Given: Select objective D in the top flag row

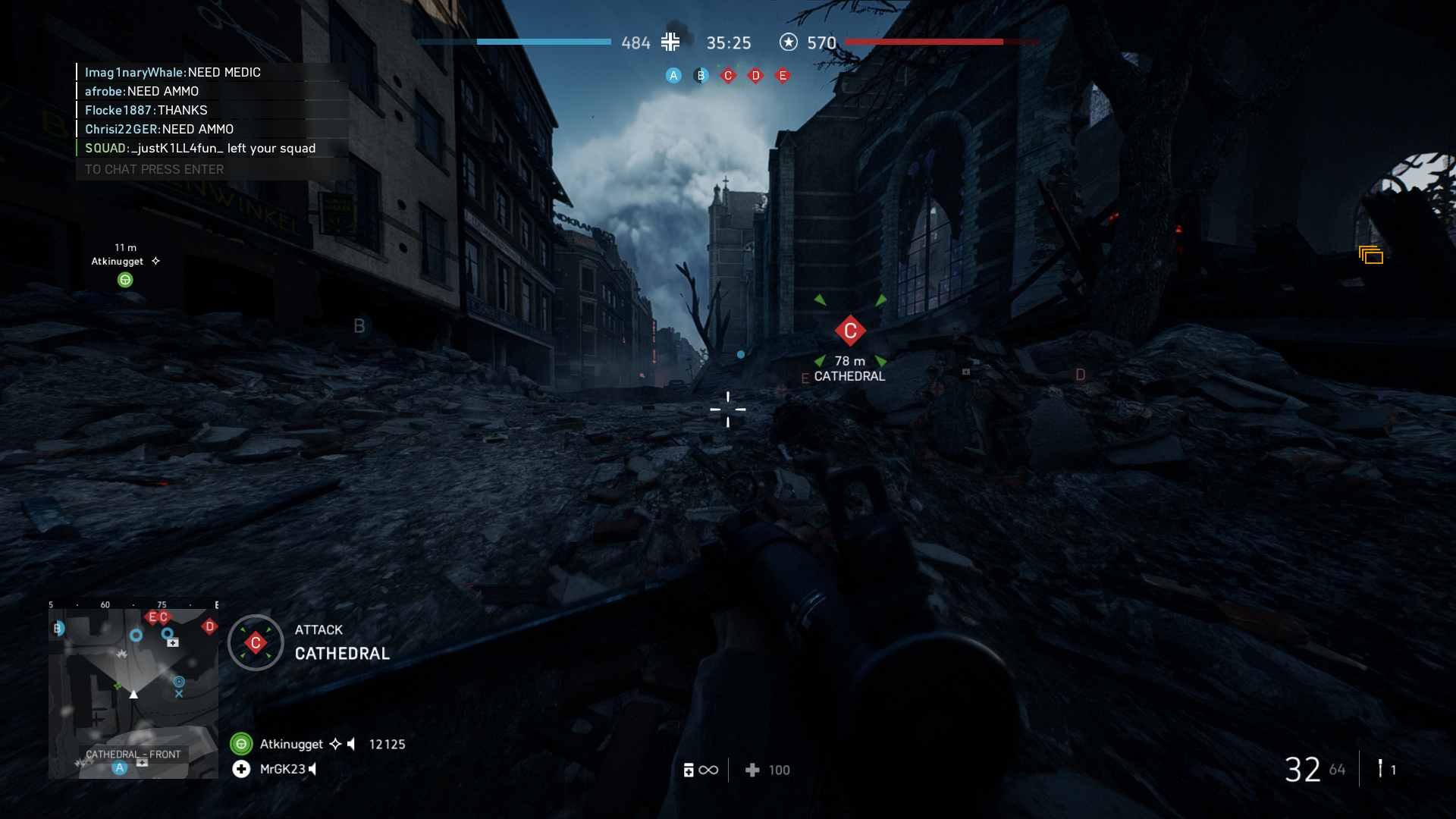Looking at the screenshot, I should coord(755,75).
